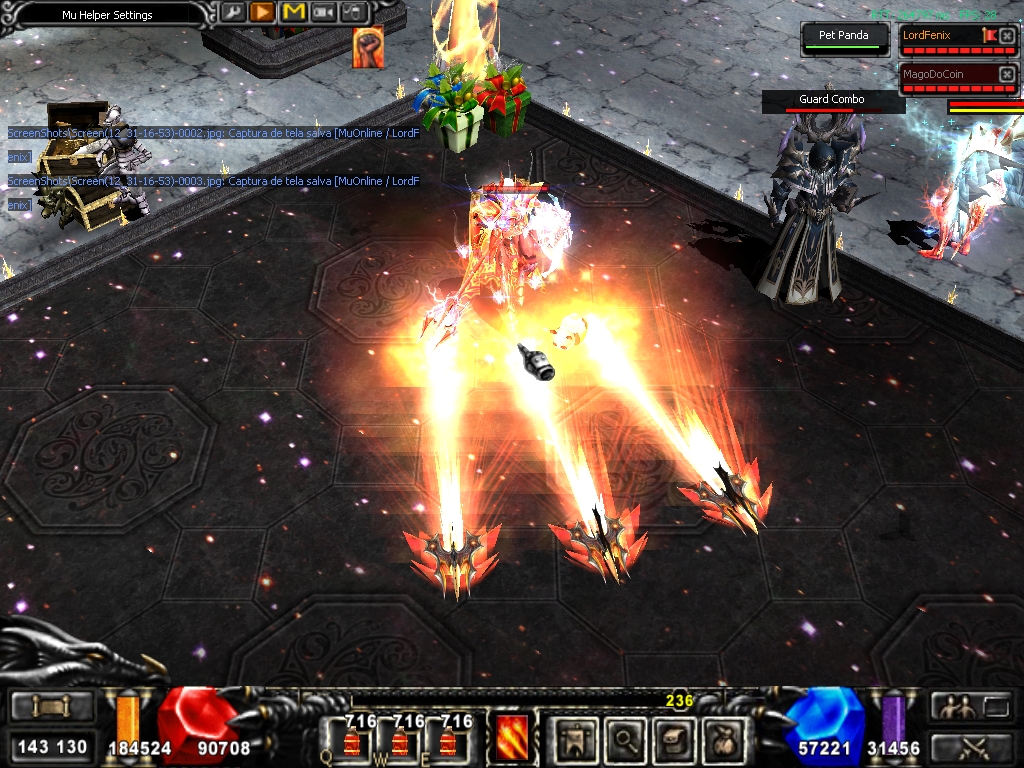
Task: Click the yellow M button
Action: (293, 13)
